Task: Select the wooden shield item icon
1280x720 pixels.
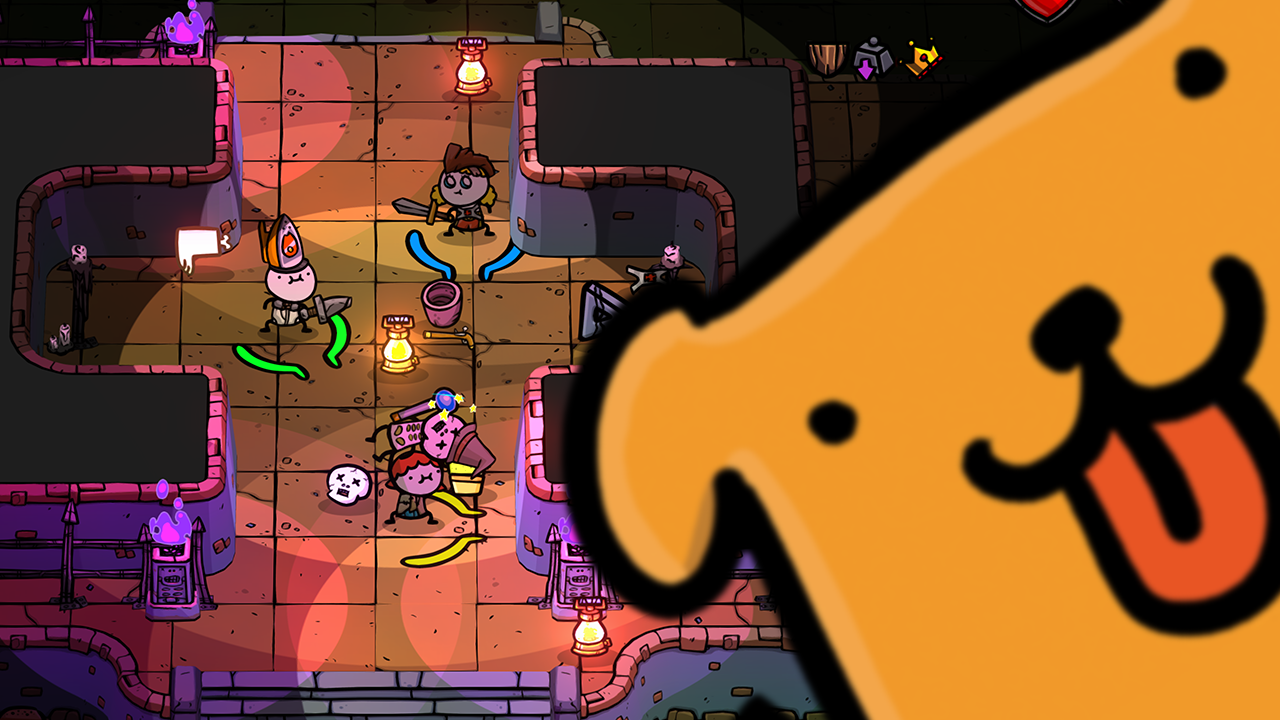Action: click(x=827, y=59)
